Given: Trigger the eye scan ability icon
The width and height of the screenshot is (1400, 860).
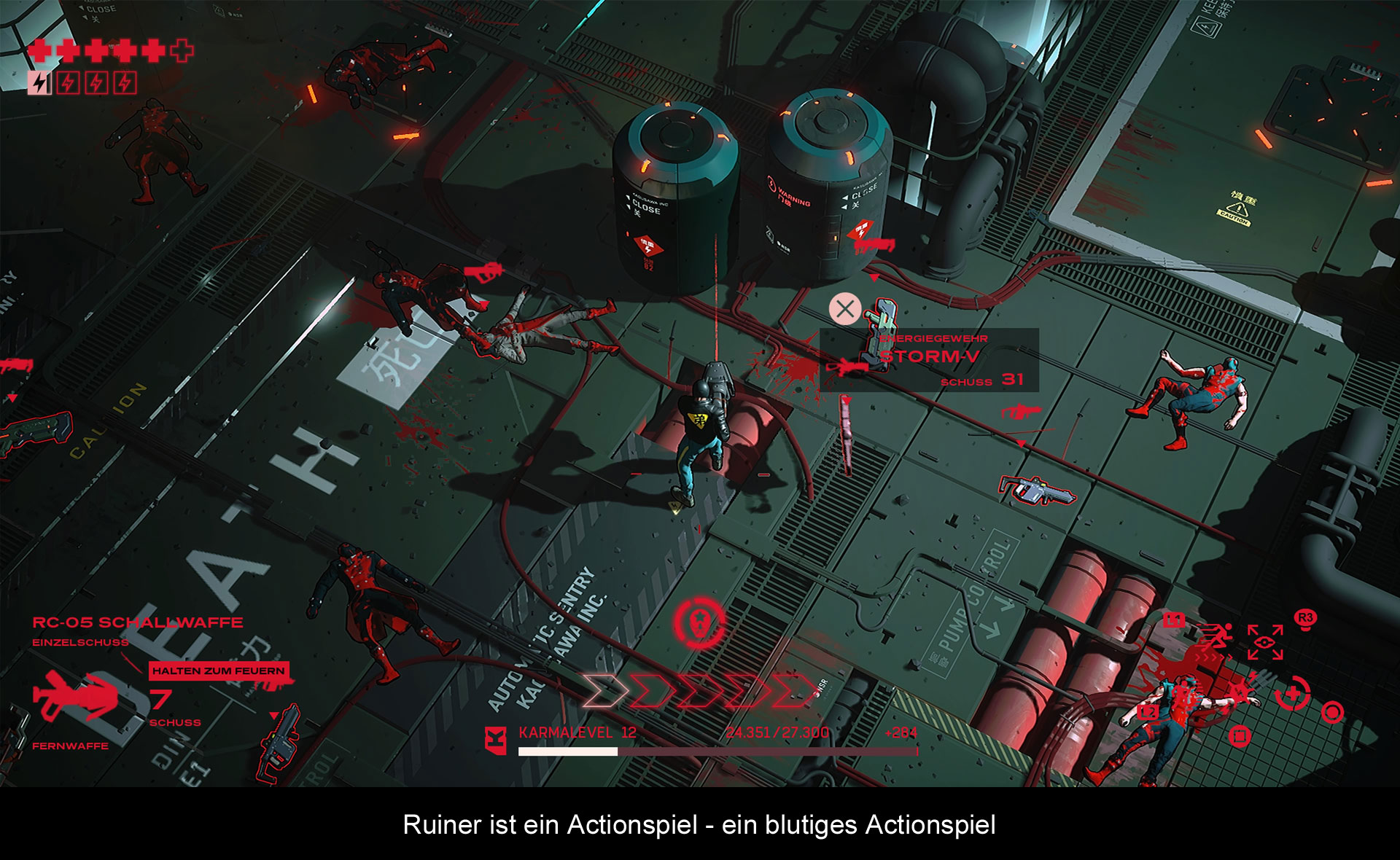Looking at the screenshot, I should 1265,642.
